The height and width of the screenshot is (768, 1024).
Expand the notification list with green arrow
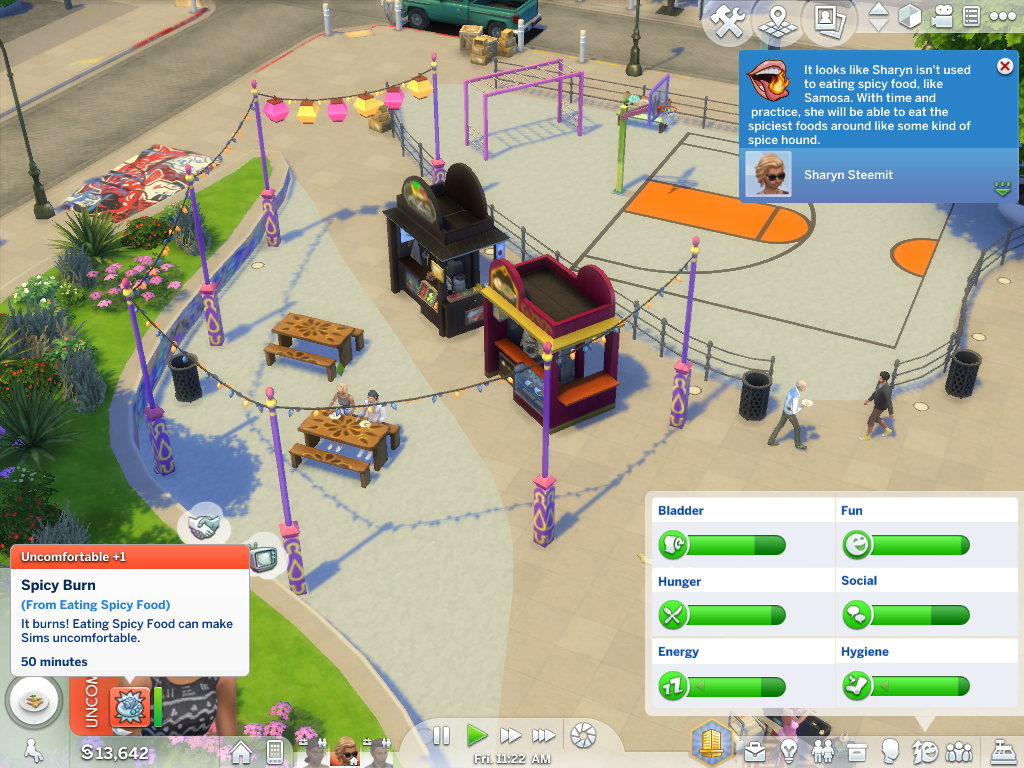pyautogui.click(x=1003, y=188)
